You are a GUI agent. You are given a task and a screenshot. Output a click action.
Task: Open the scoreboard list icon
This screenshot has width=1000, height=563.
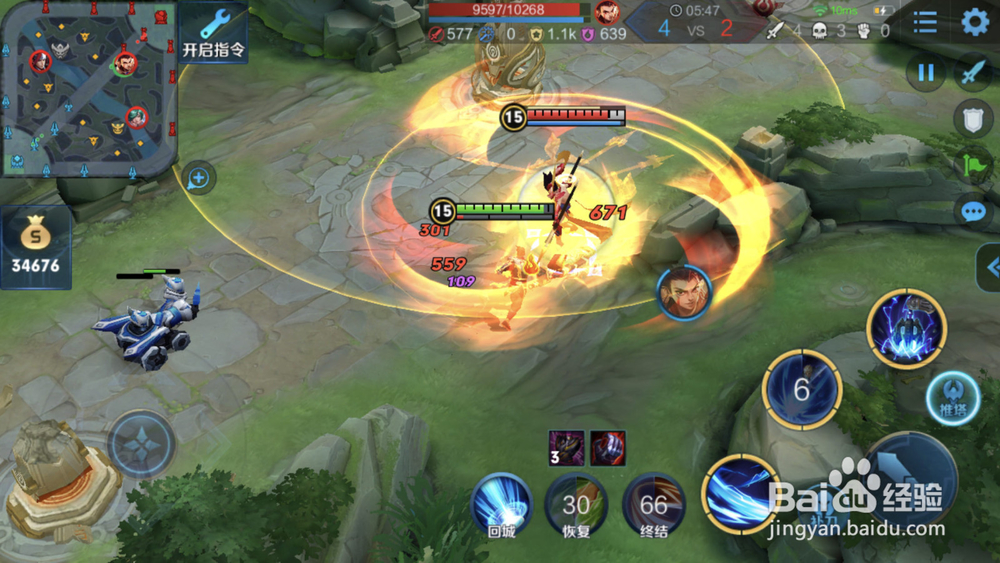(925, 22)
